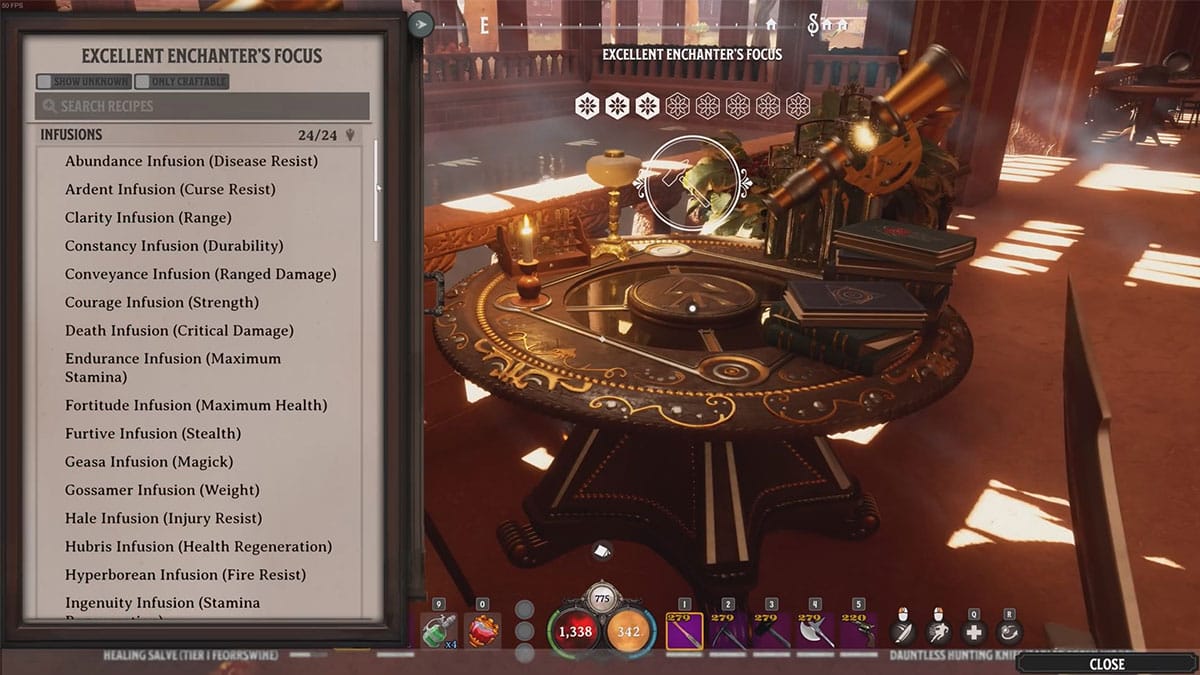
Task: Choose Furtive Infusion (Stealth) recipe
Action: 153,433
